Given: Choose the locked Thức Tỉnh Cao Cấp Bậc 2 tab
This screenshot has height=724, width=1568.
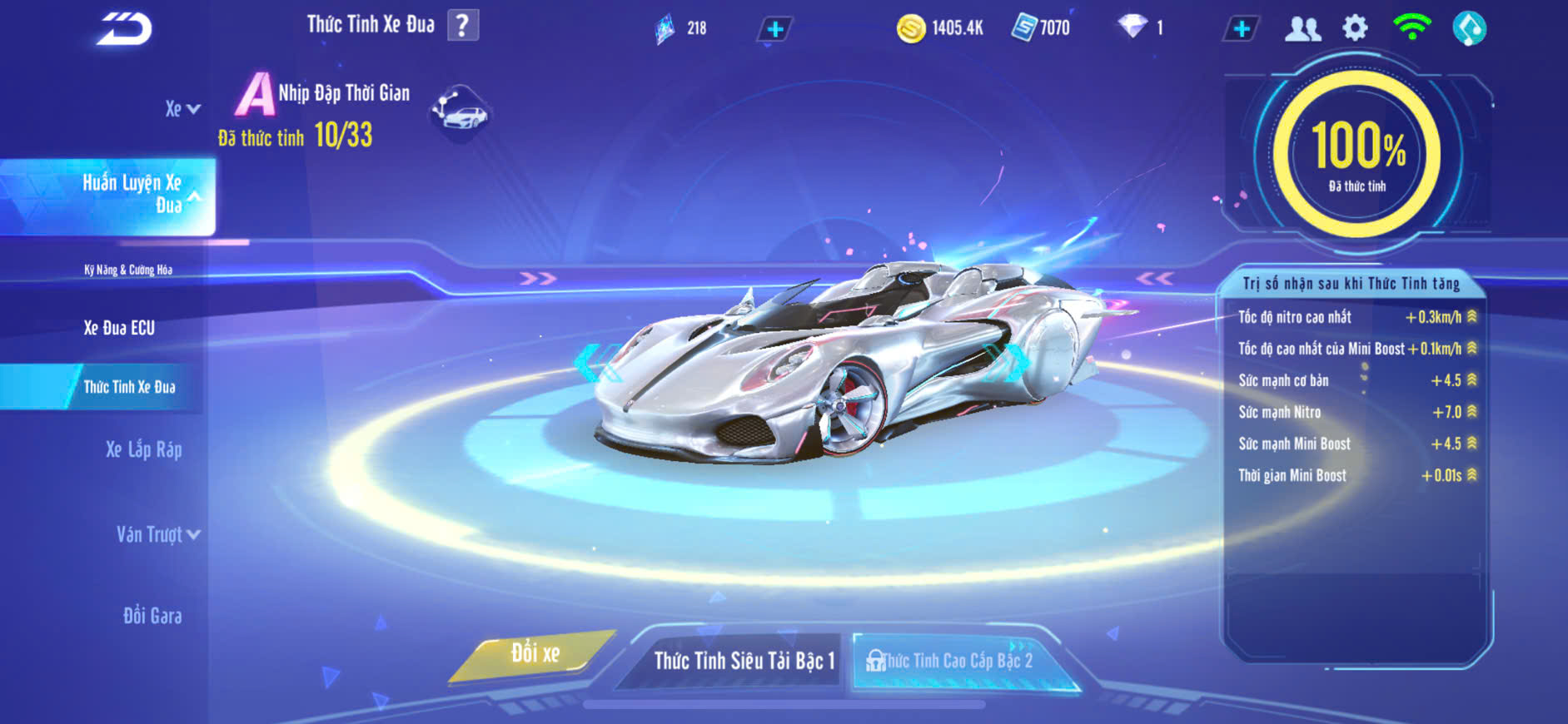Looking at the screenshot, I should pyautogui.click(x=956, y=661).
